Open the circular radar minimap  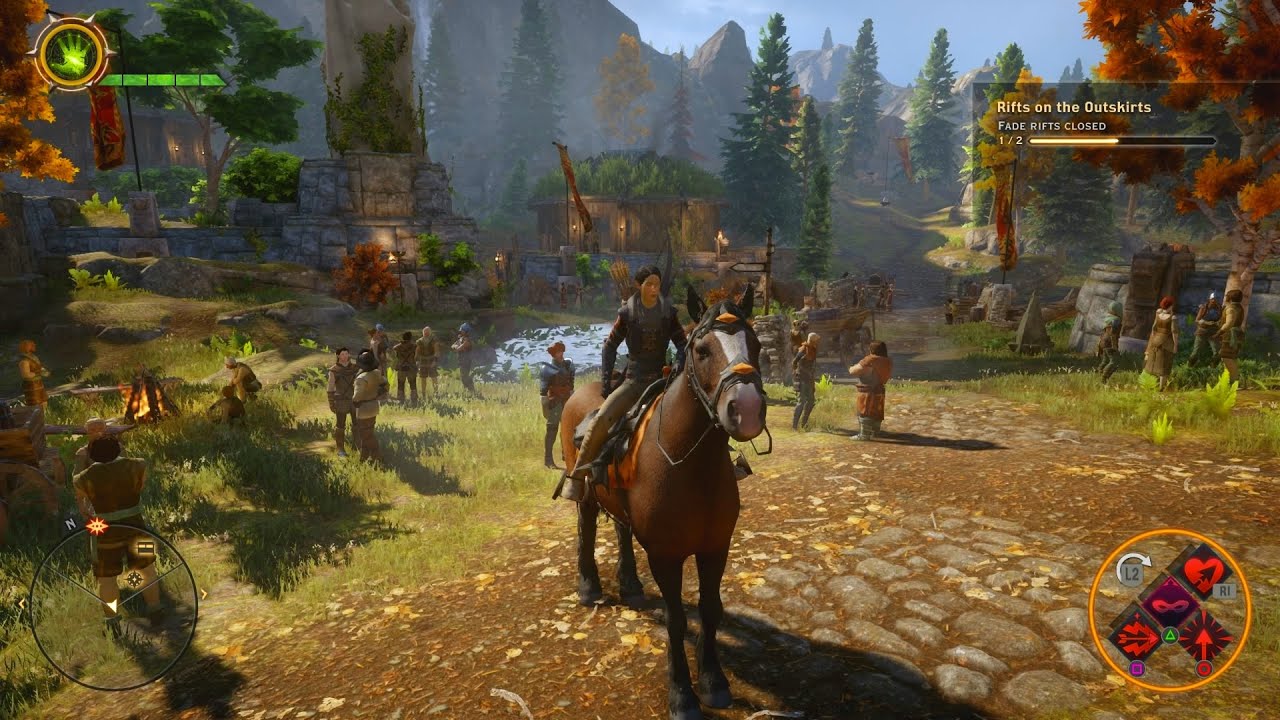[x=113, y=607]
